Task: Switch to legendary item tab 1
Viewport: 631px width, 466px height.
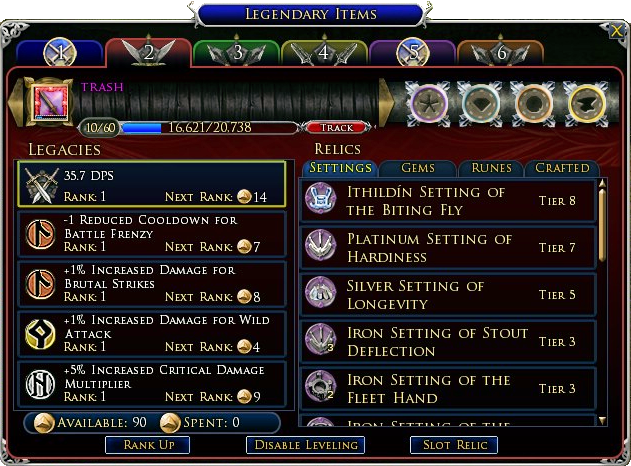Action: (60, 53)
